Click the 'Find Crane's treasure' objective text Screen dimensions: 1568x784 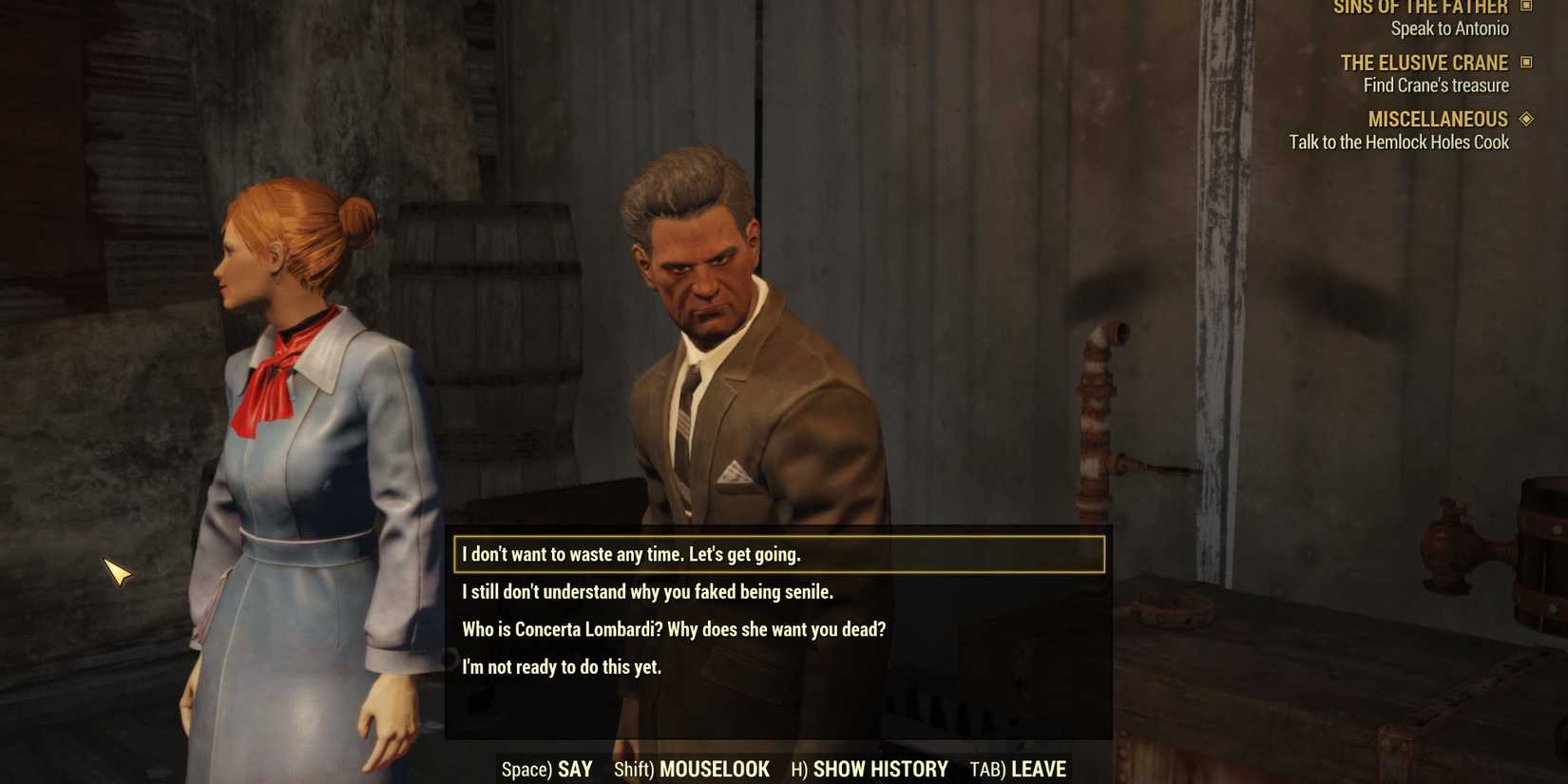coord(1435,85)
